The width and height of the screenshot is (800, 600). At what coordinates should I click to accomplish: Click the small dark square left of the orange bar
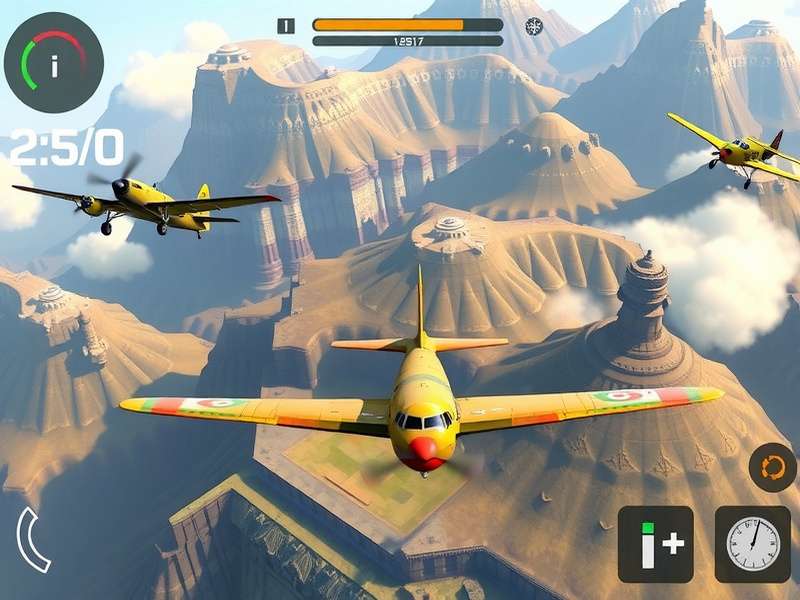click(286, 26)
